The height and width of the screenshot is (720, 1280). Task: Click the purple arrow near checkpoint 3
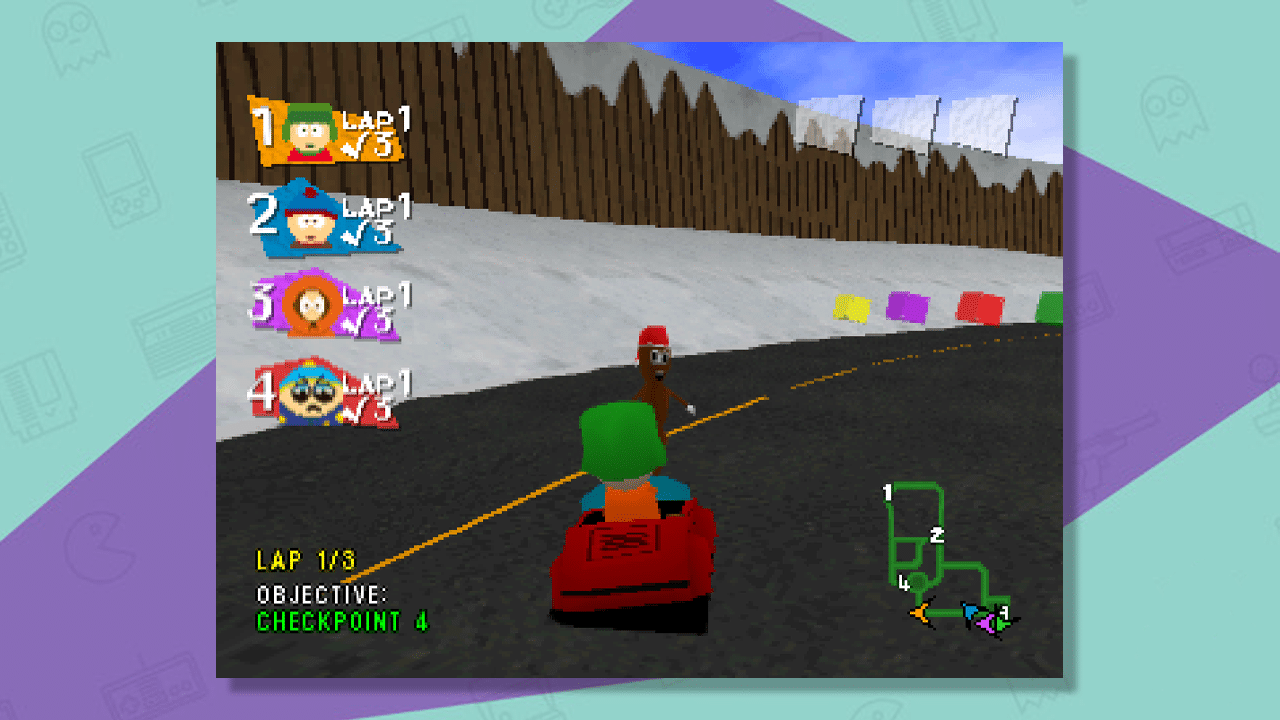(986, 624)
